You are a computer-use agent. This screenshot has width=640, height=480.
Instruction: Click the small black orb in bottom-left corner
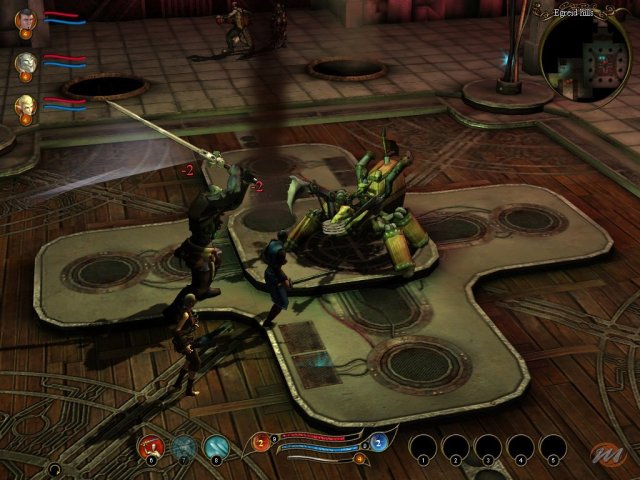click(x=57, y=468)
